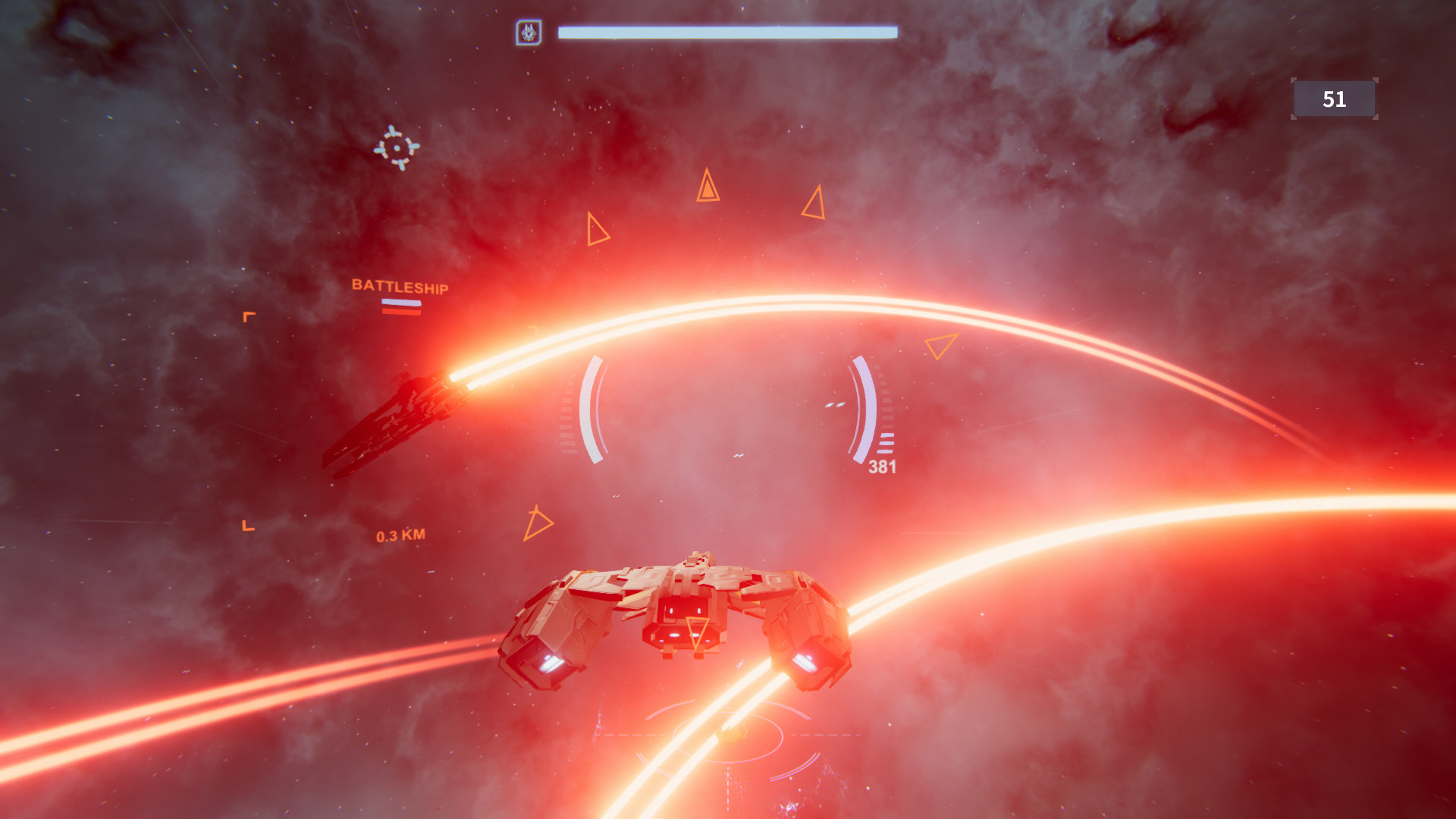The image size is (1456, 819).
Task: Select the leftmost orange triangle indicator
Action: pyautogui.click(x=595, y=230)
